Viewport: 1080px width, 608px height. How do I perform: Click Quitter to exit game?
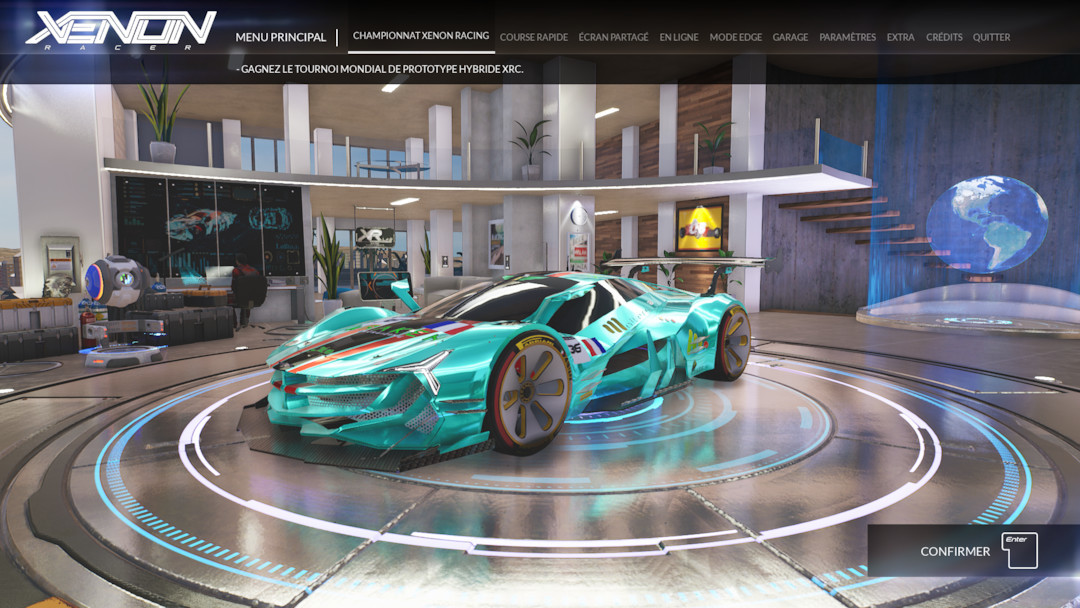991,37
